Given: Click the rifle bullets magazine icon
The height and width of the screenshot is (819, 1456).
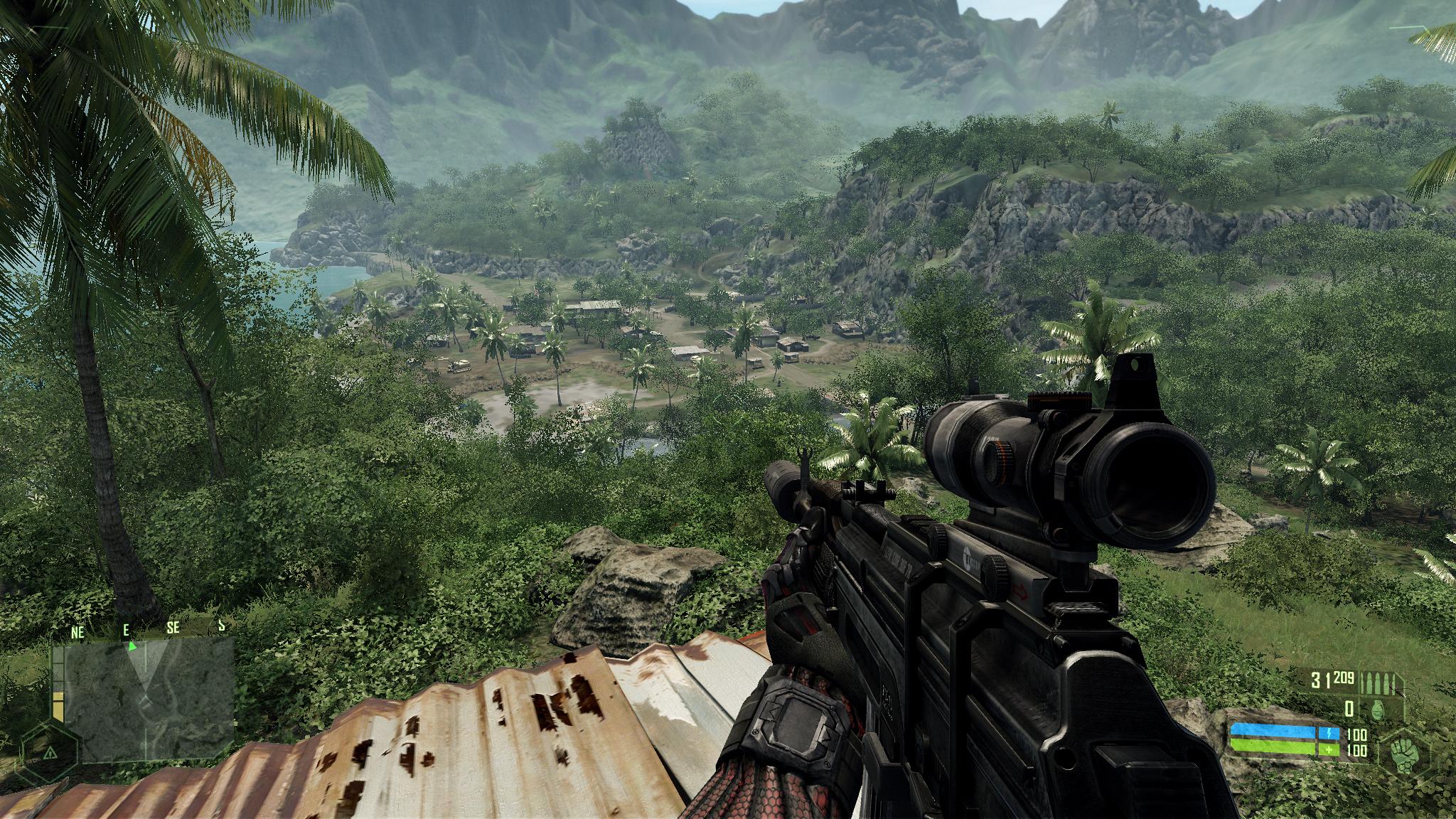Looking at the screenshot, I should [1379, 682].
